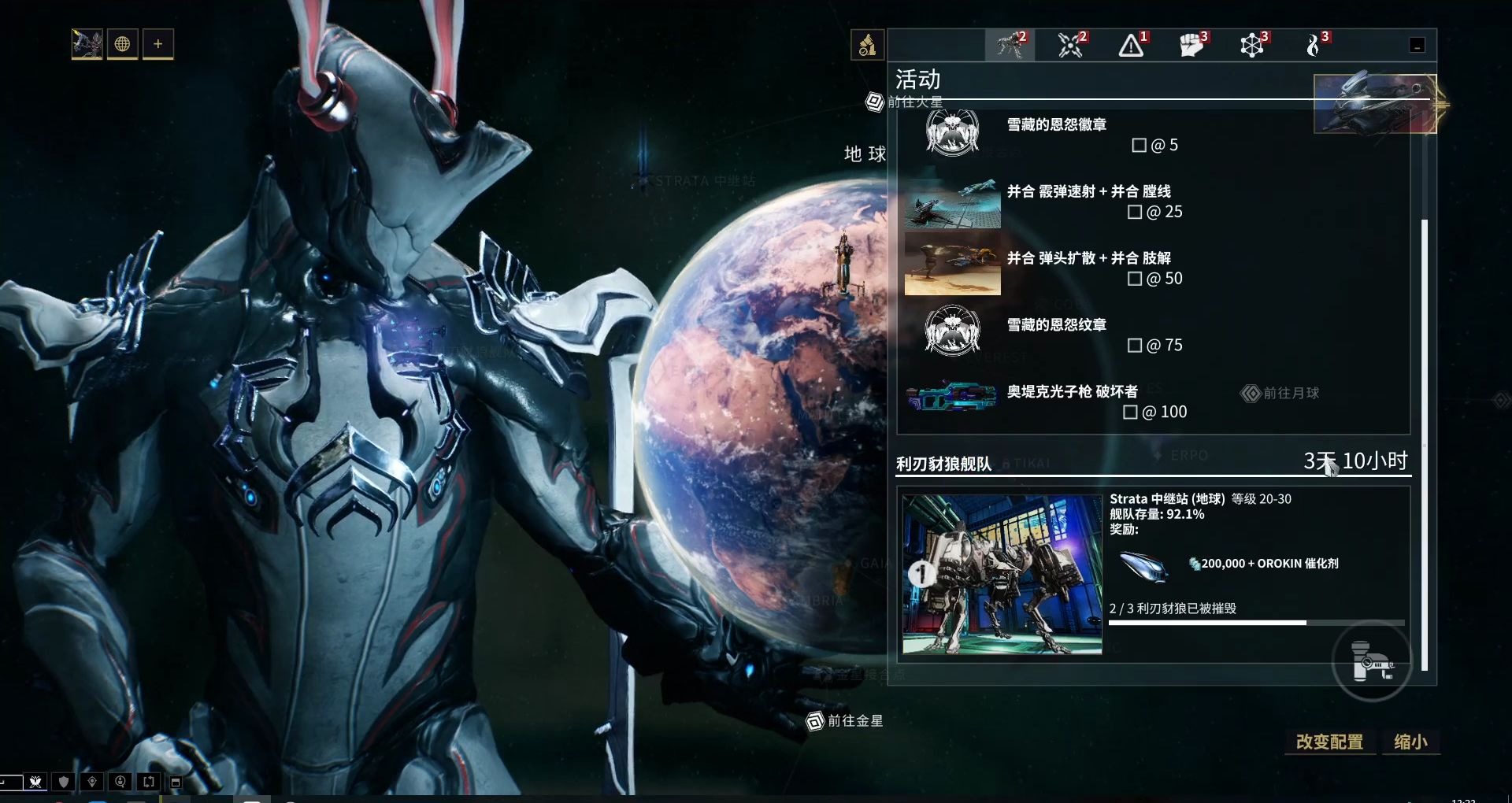This screenshot has height=803, width=1512.
Task: Click the 前往金星 navigation link
Action: [x=846, y=721]
